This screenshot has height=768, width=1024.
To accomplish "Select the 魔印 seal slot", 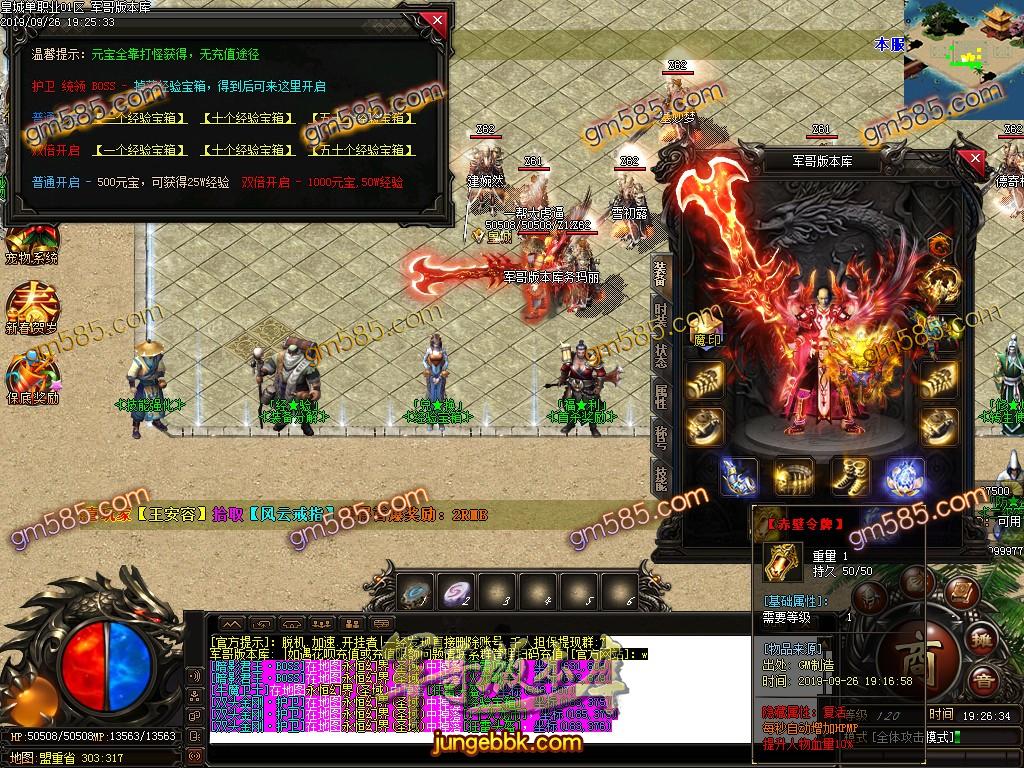I will [x=706, y=328].
